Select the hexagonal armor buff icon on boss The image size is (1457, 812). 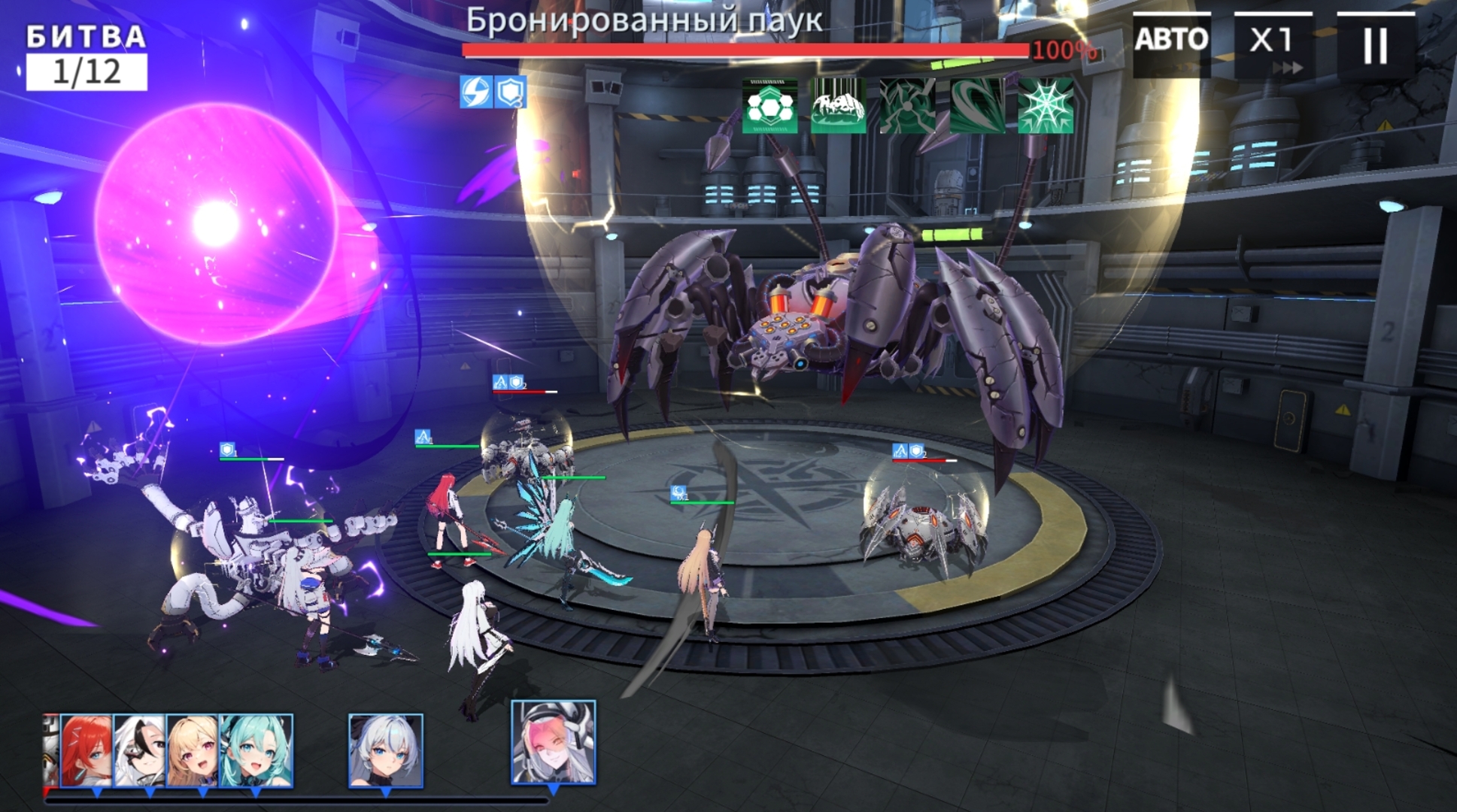tap(770, 105)
